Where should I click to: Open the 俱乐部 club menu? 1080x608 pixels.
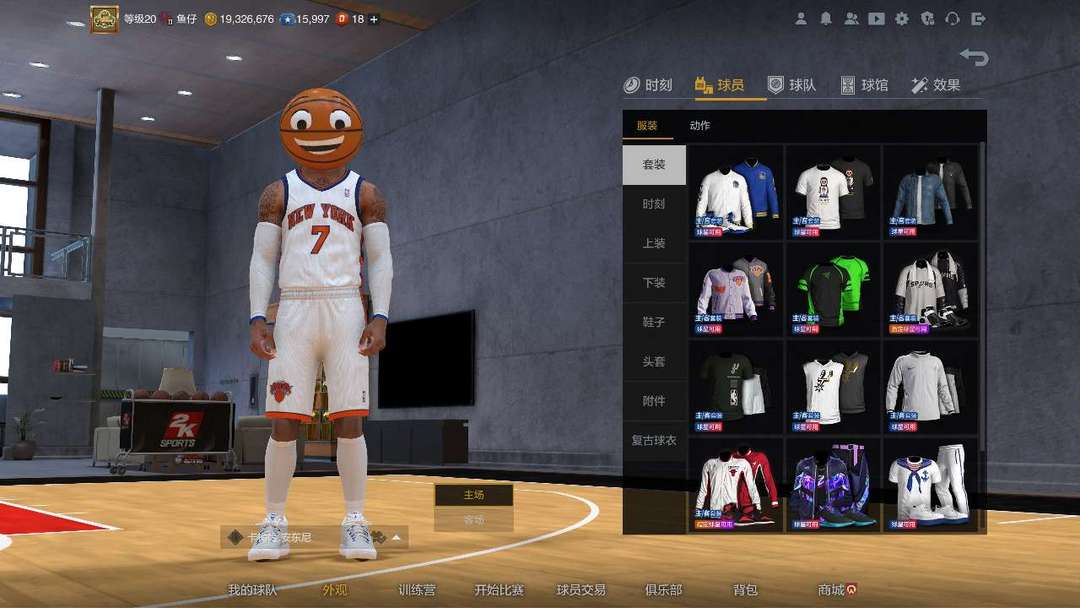662,590
